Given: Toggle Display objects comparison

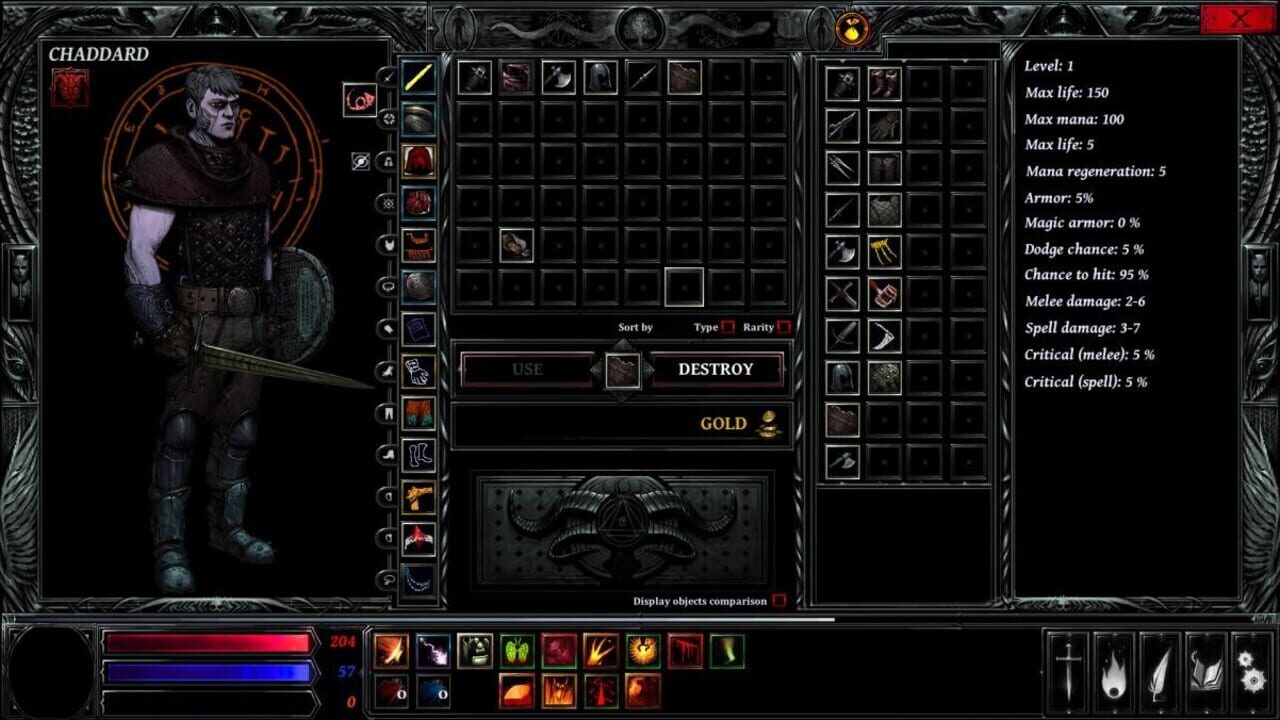Looking at the screenshot, I should point(781,602).
